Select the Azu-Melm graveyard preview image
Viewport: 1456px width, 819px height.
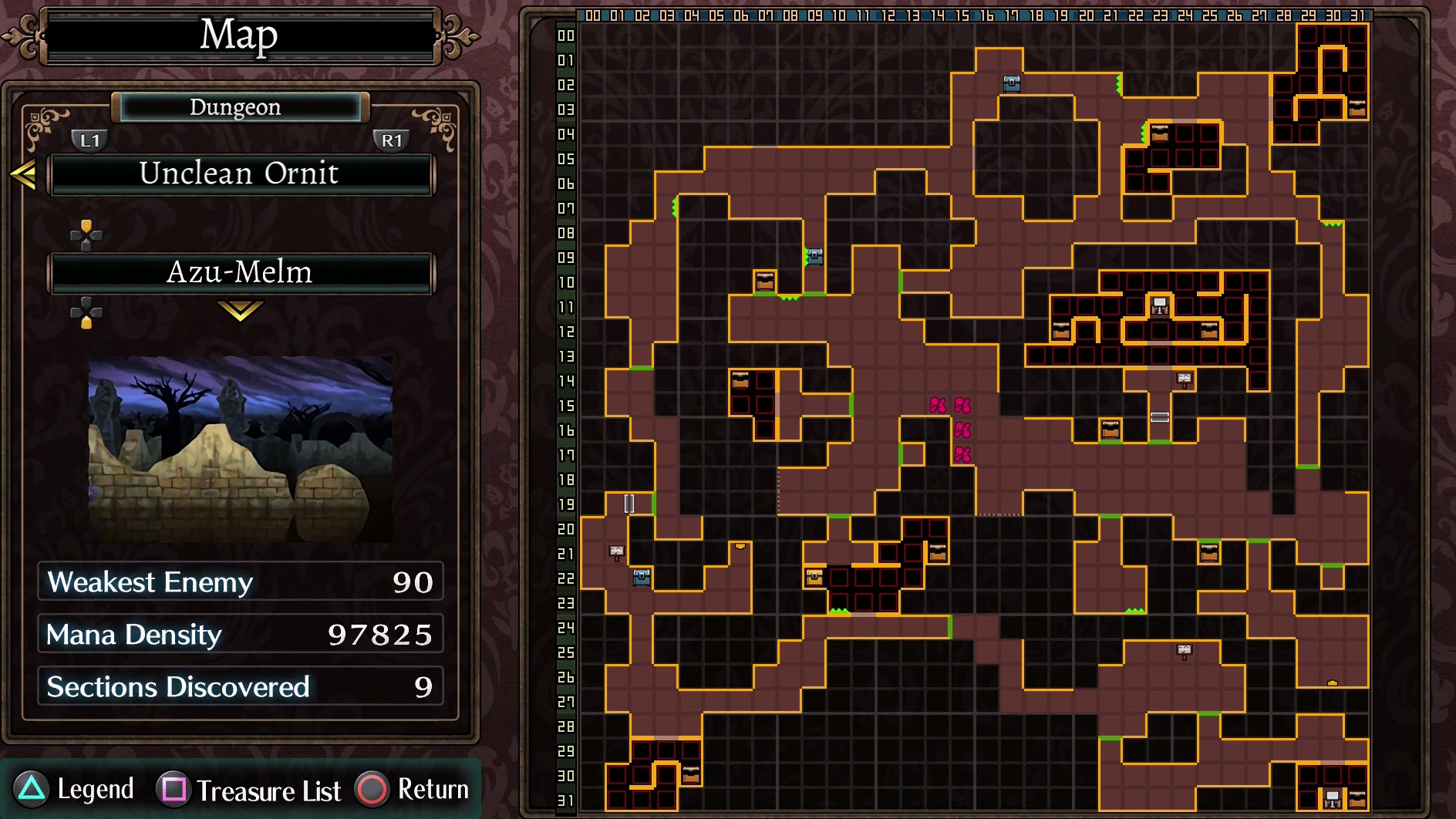point(241,449)
